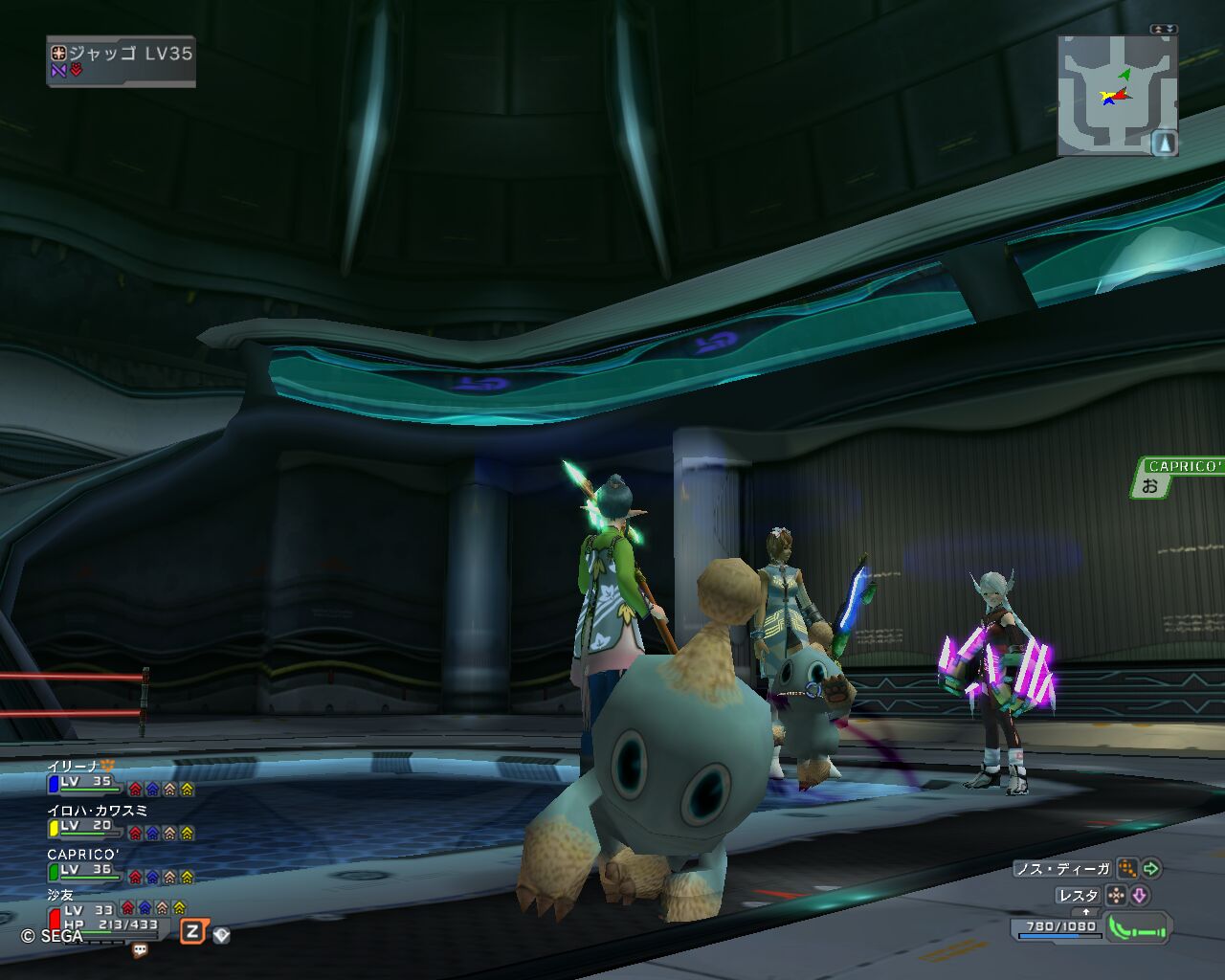
Task: Select the ジャッゴ LV35 target panel
Action: point(122,60)
